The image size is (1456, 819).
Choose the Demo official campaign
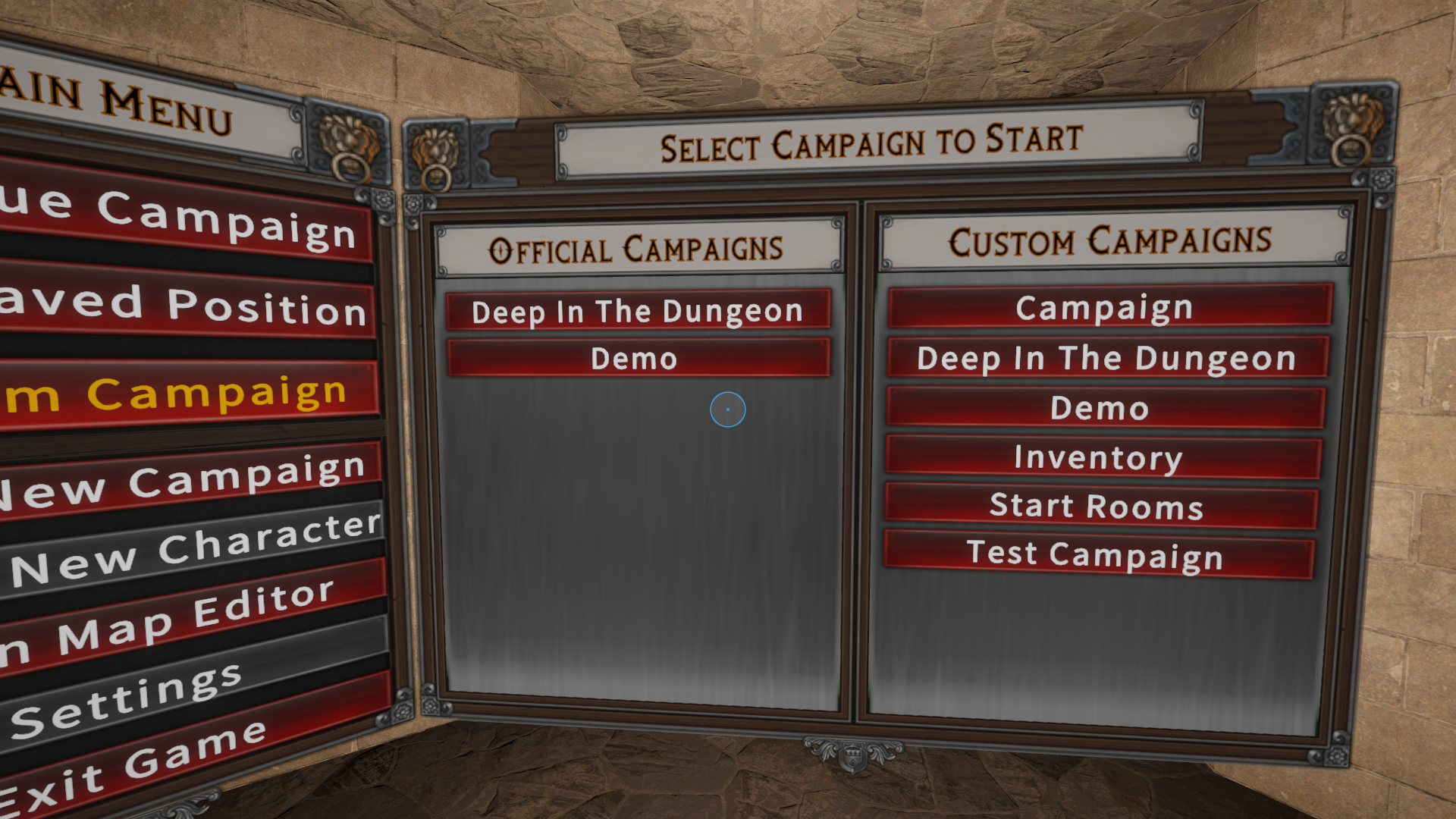click(637, 358)
